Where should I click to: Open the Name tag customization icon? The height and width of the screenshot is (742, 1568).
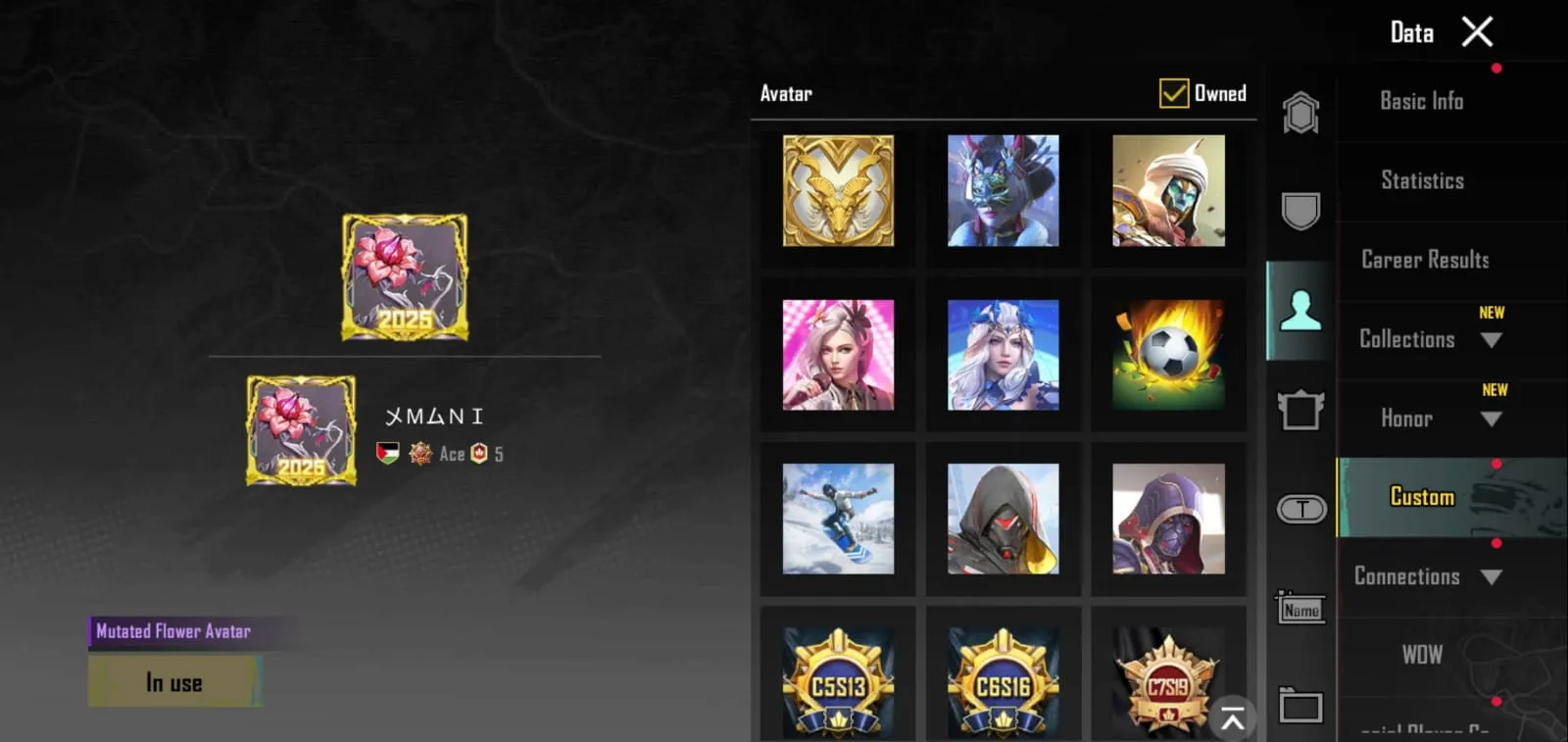[1300, 608]
